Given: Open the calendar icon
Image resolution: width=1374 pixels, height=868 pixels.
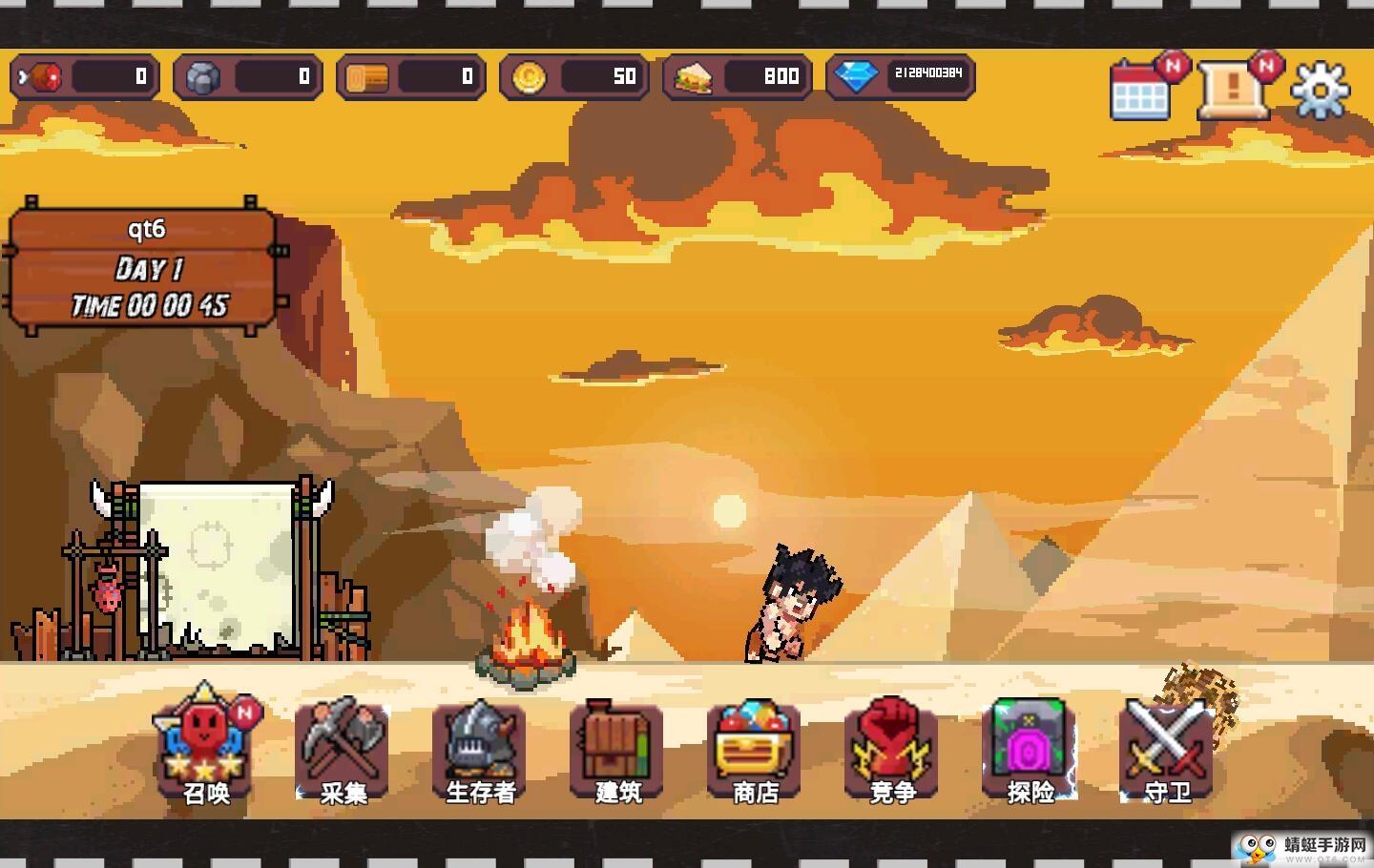Looking at the screenshot, I should [1139, 92].
